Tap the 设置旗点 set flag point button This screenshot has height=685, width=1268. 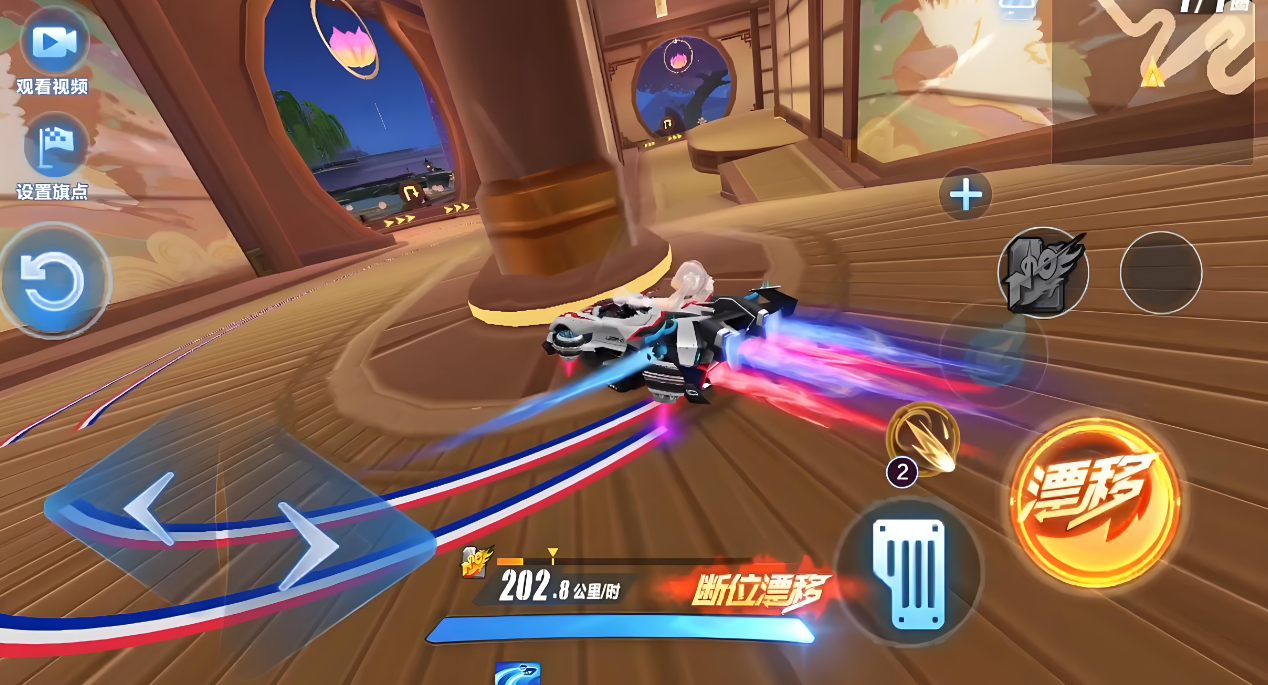click(53, 147)
